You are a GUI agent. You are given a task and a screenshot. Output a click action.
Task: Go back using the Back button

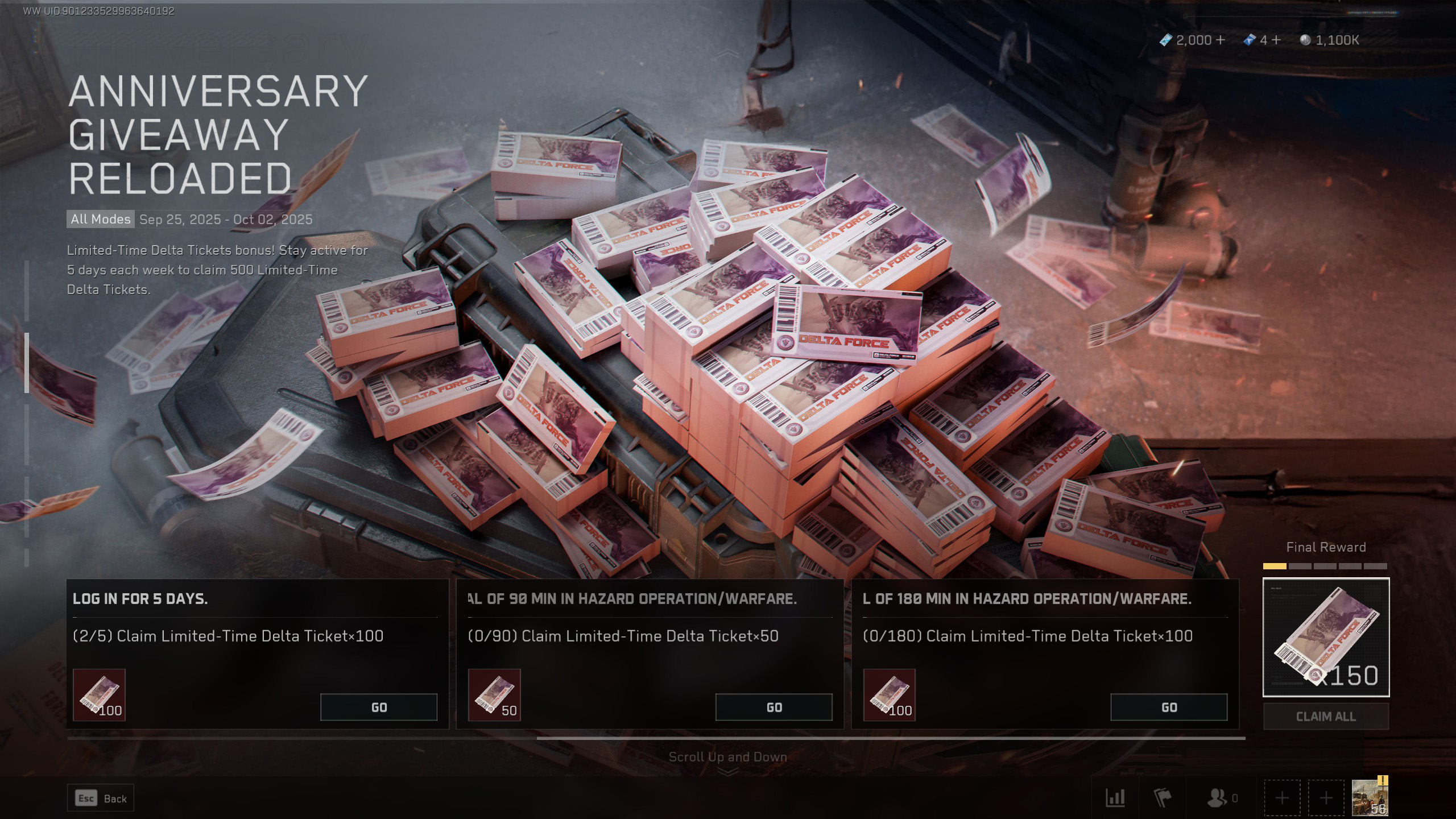tap(101, 799)
